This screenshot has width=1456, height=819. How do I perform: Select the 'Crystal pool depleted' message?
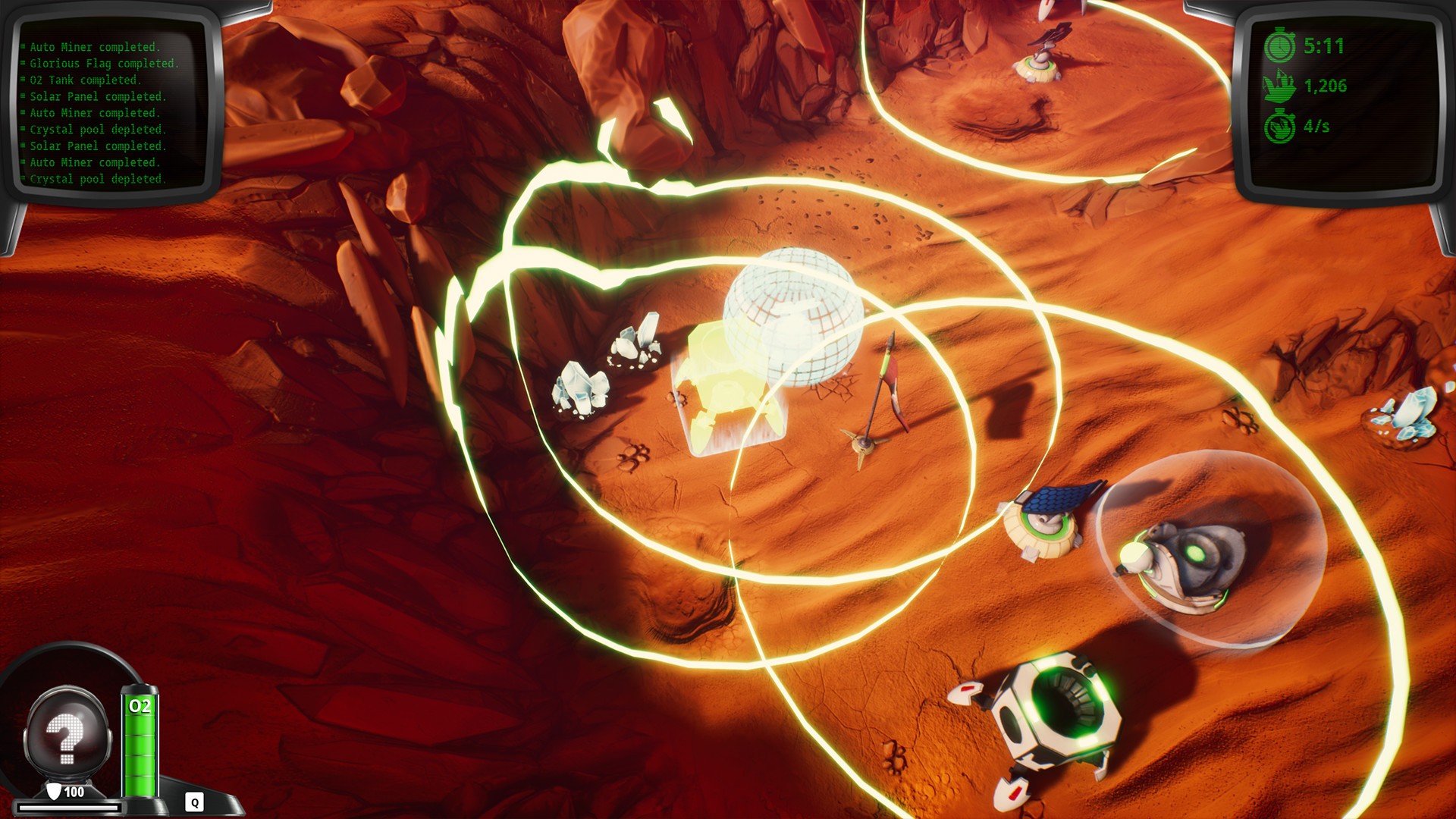pos(97,129)
